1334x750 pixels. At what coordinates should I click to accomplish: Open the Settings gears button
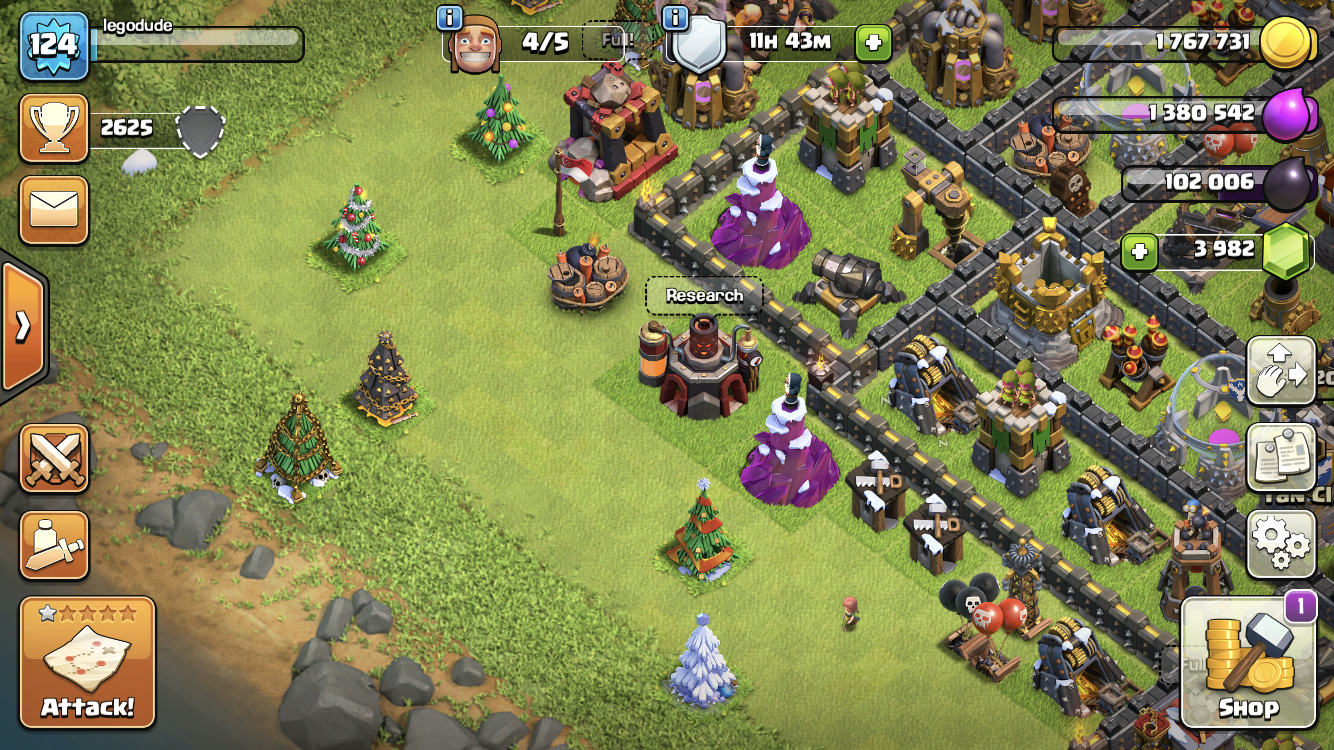pyautogui.click(x=1280, y=544)
